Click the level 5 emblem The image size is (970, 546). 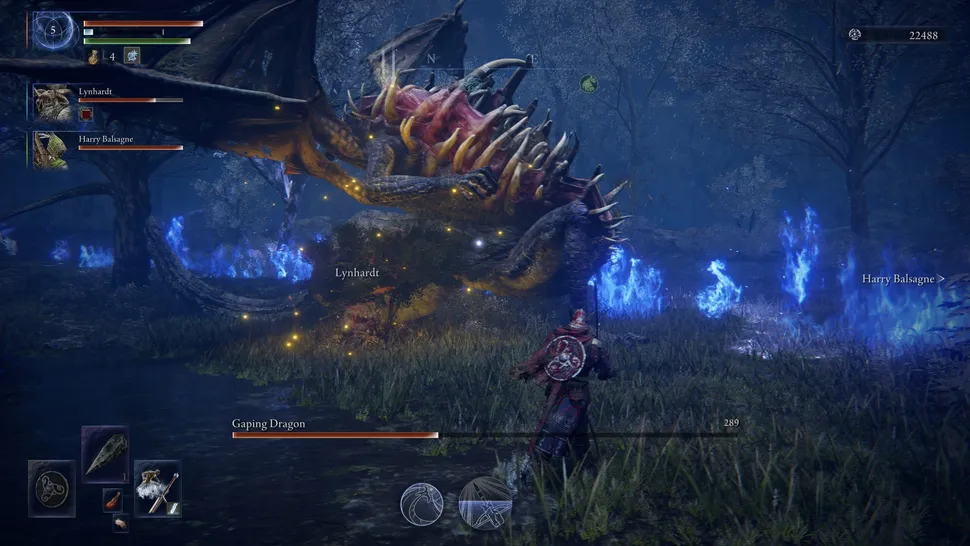[x=55, y=31]
